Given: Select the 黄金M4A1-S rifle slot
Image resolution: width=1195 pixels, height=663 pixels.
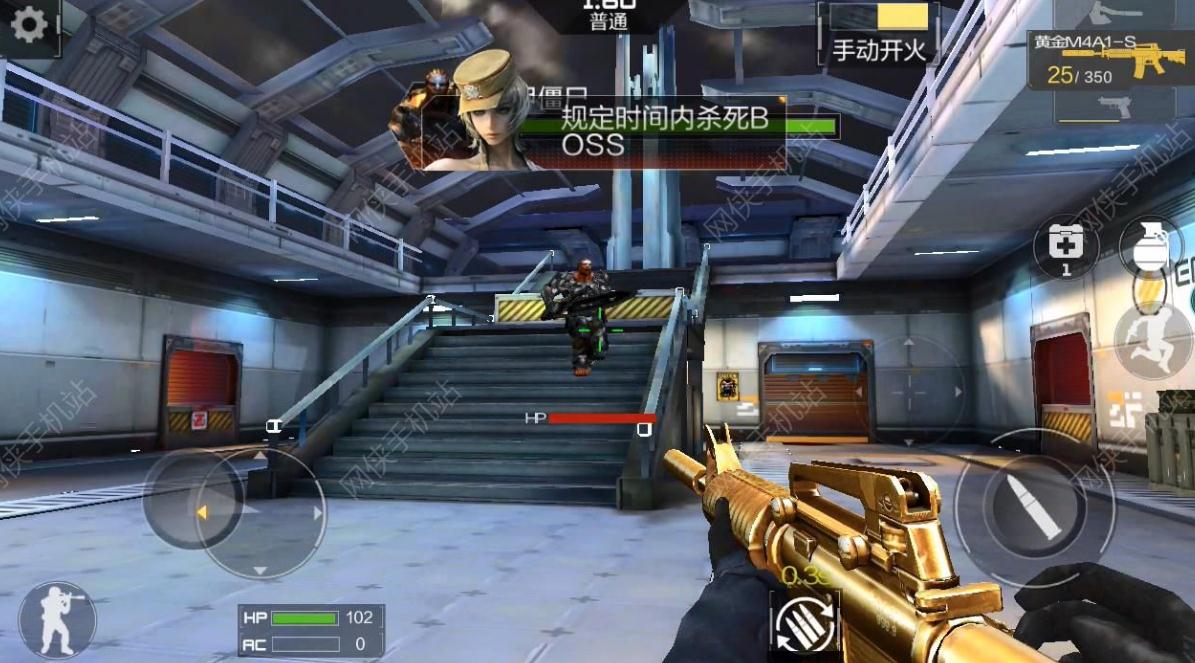Looking at the screenshot, I should coord(1112,61).
